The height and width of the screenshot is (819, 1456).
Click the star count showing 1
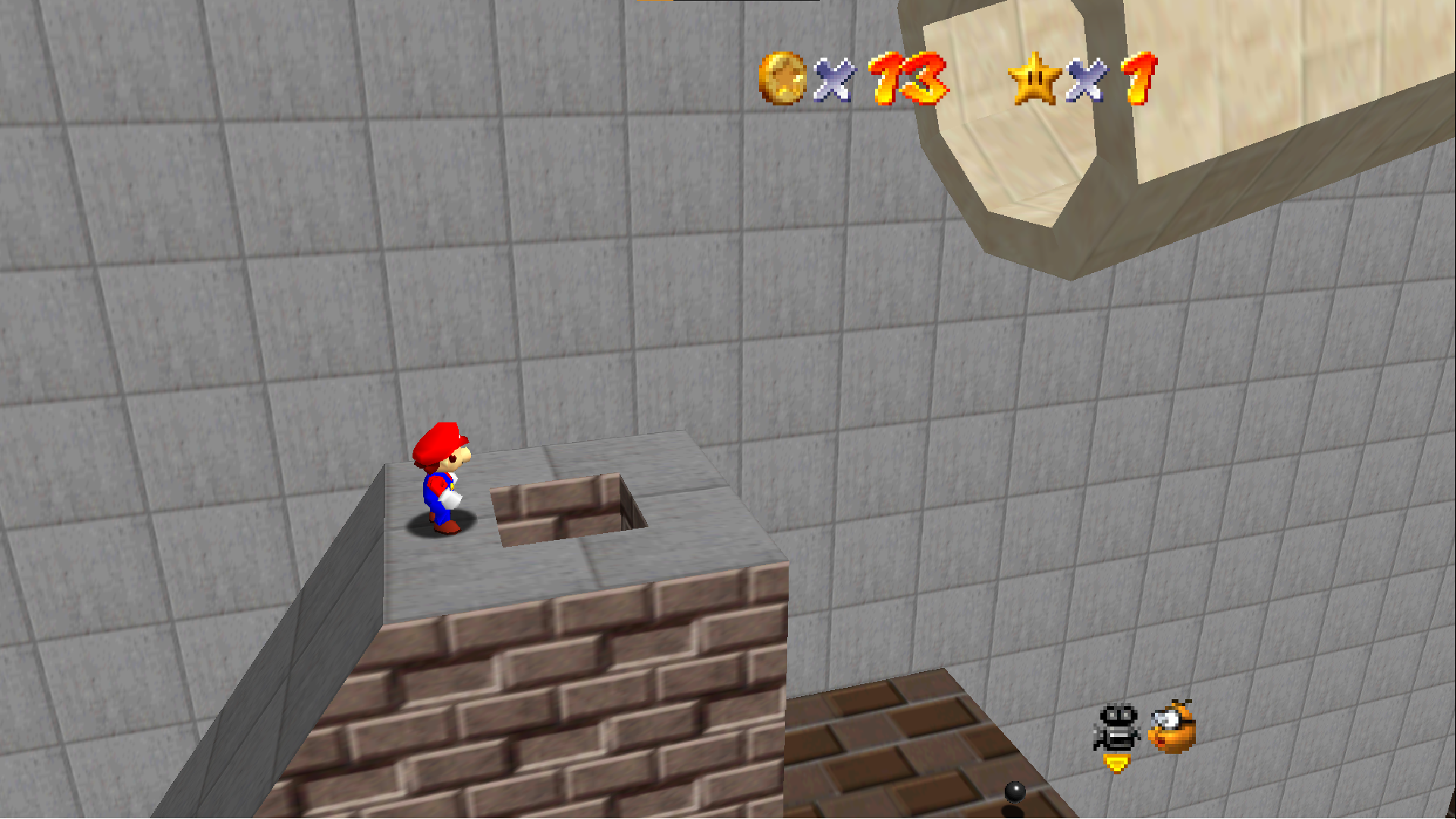1141,78
